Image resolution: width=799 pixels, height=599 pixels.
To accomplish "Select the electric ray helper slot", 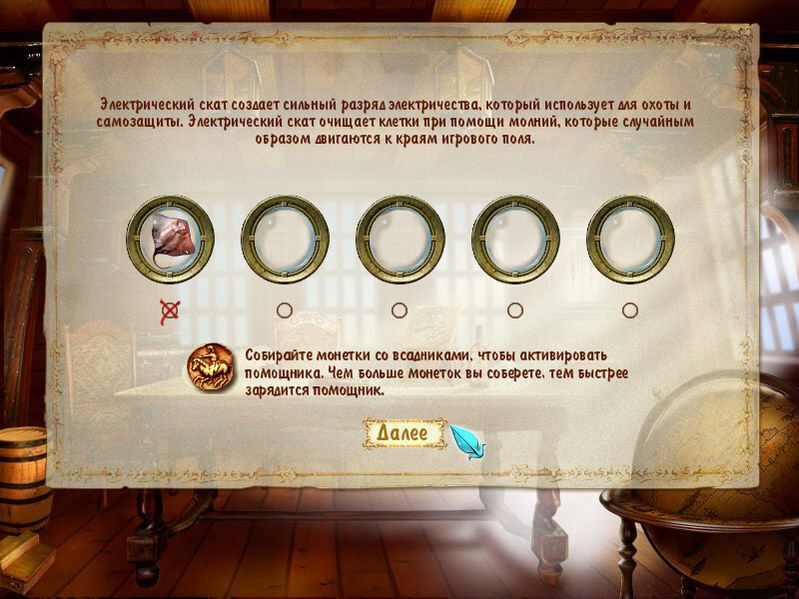I will pyautogui.click(x=170, y=239).
